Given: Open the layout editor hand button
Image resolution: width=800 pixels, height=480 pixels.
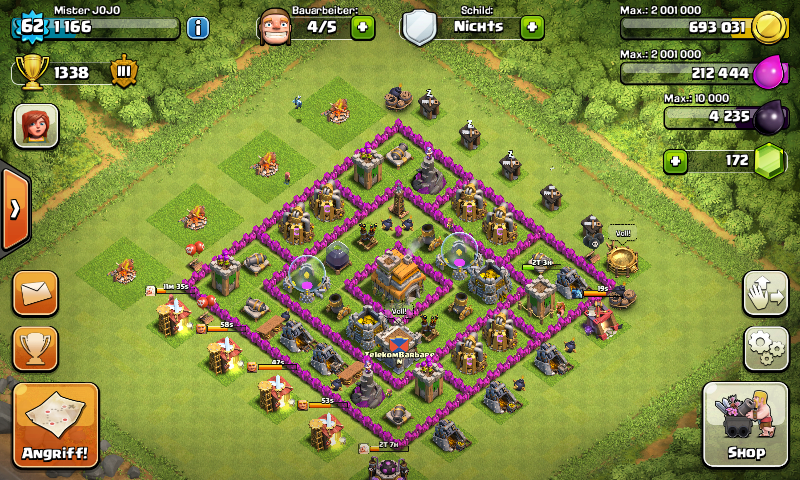Looking at the screenshot, I should [766, 293].
